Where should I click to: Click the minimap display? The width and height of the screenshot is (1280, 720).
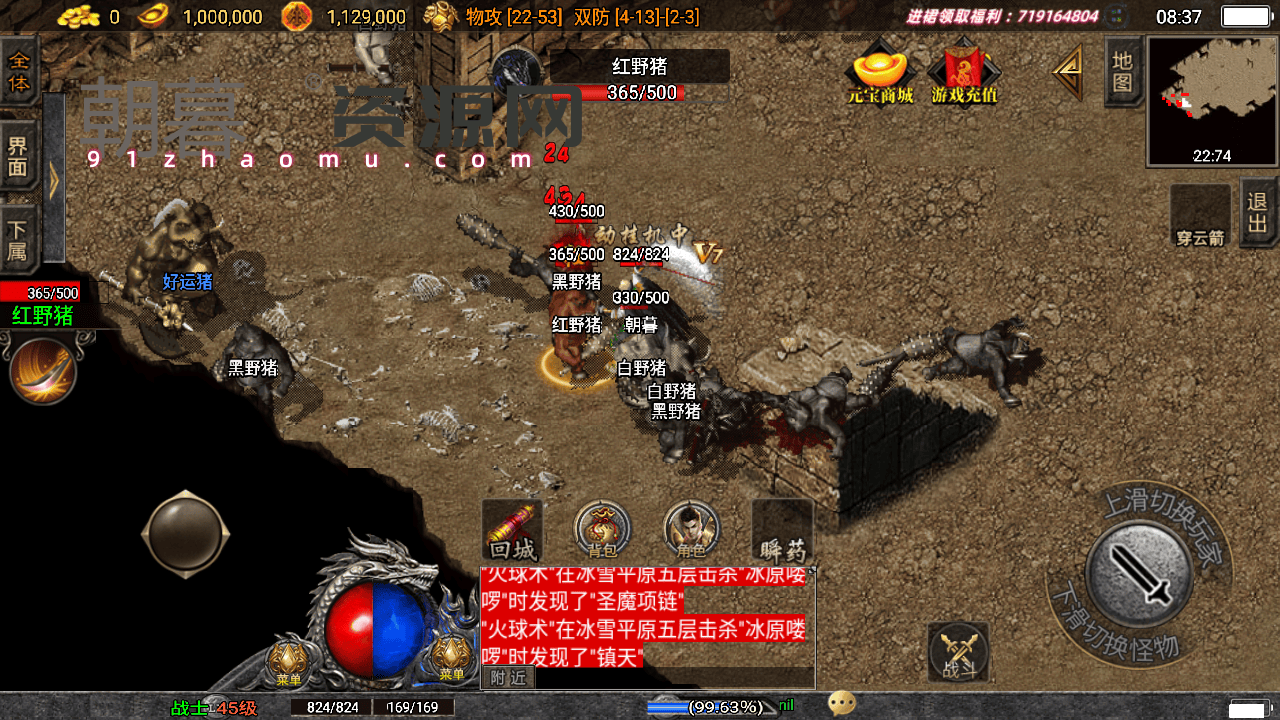pos(1213,100)
